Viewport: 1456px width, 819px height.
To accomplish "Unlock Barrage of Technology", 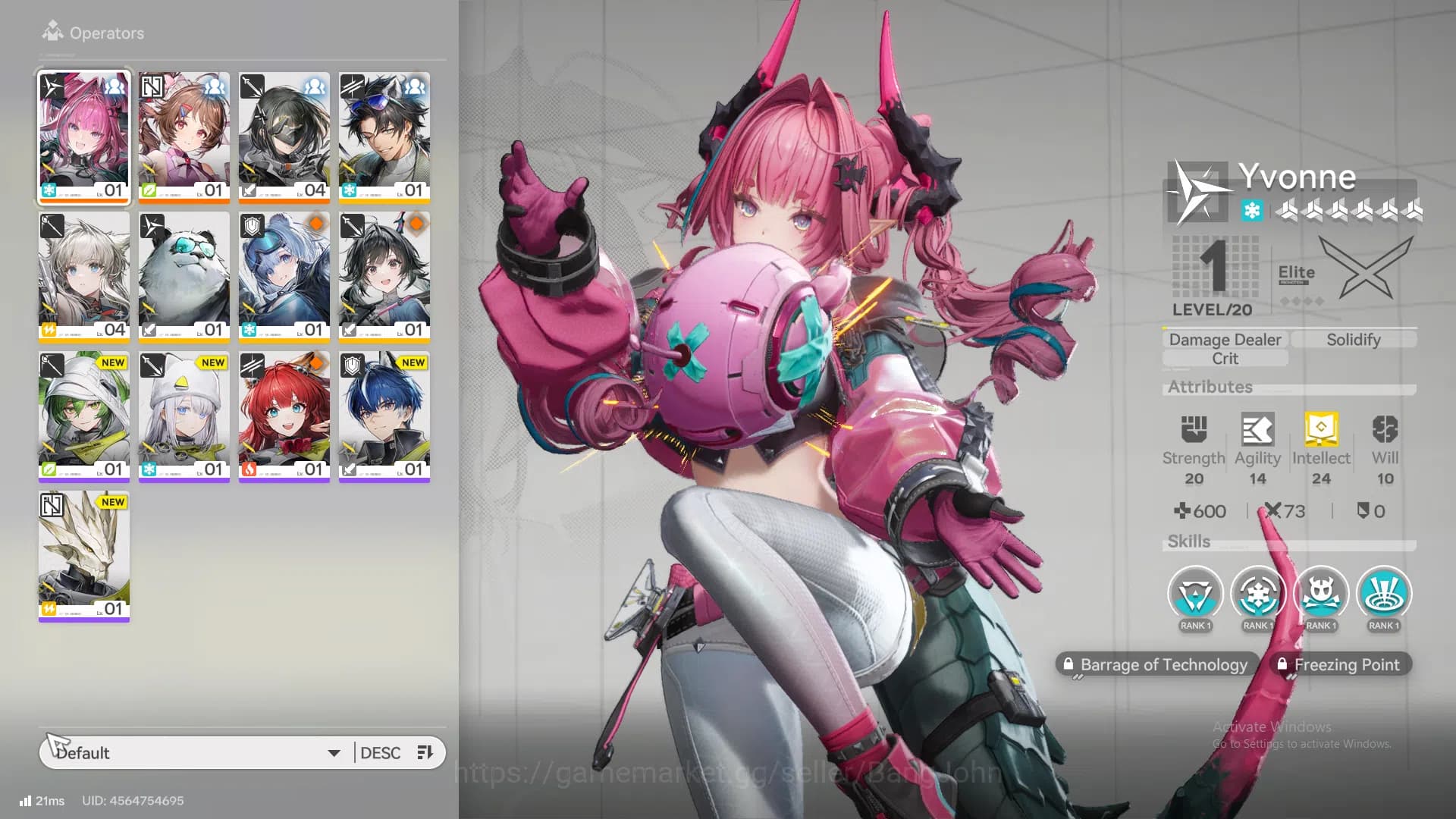I will pos(1156,664).
